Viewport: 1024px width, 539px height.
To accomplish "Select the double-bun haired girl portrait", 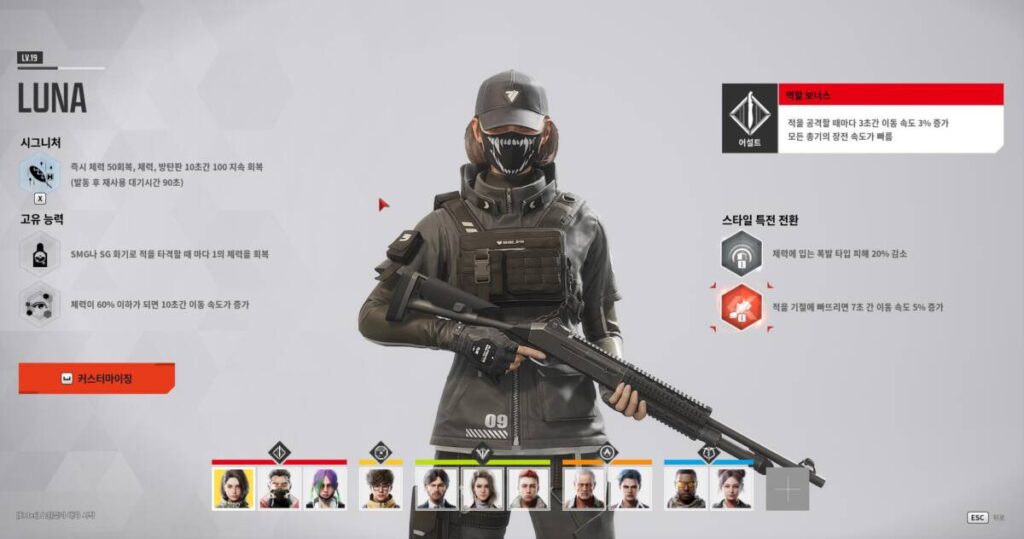I will [731, 488].
